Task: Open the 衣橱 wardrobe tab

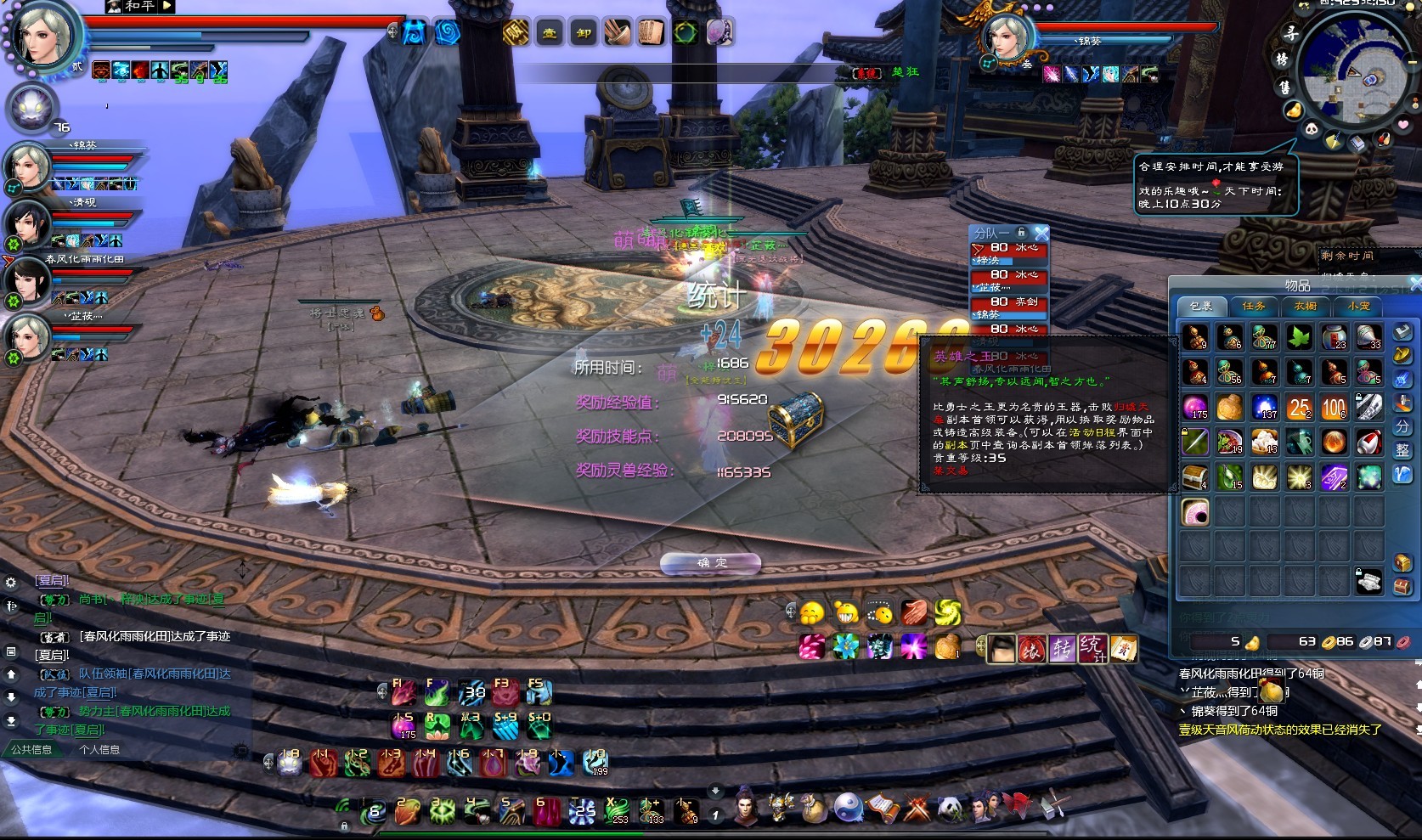Action: [1306, 306]
